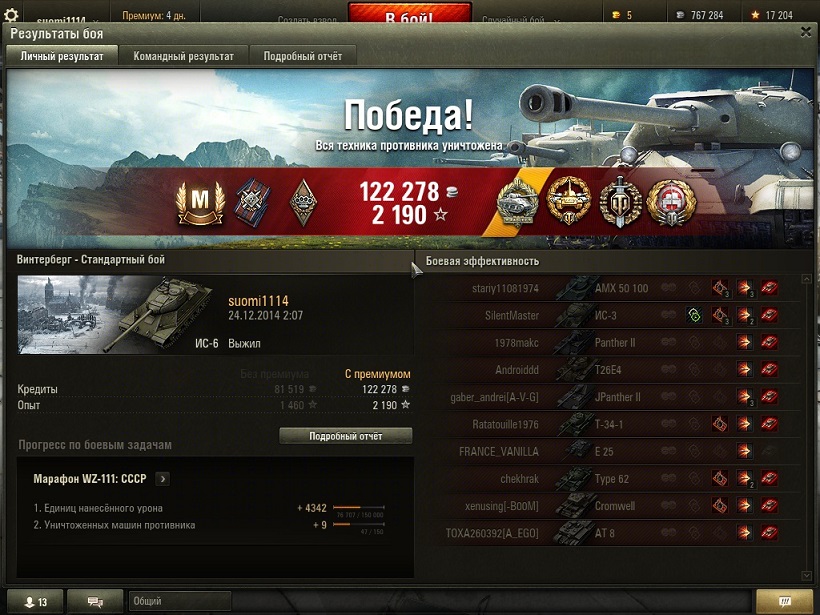The image size is (820, 615).
Task: Expand the Марафон WZ-111: СССР arrow
Action: [x=163, y=479]
